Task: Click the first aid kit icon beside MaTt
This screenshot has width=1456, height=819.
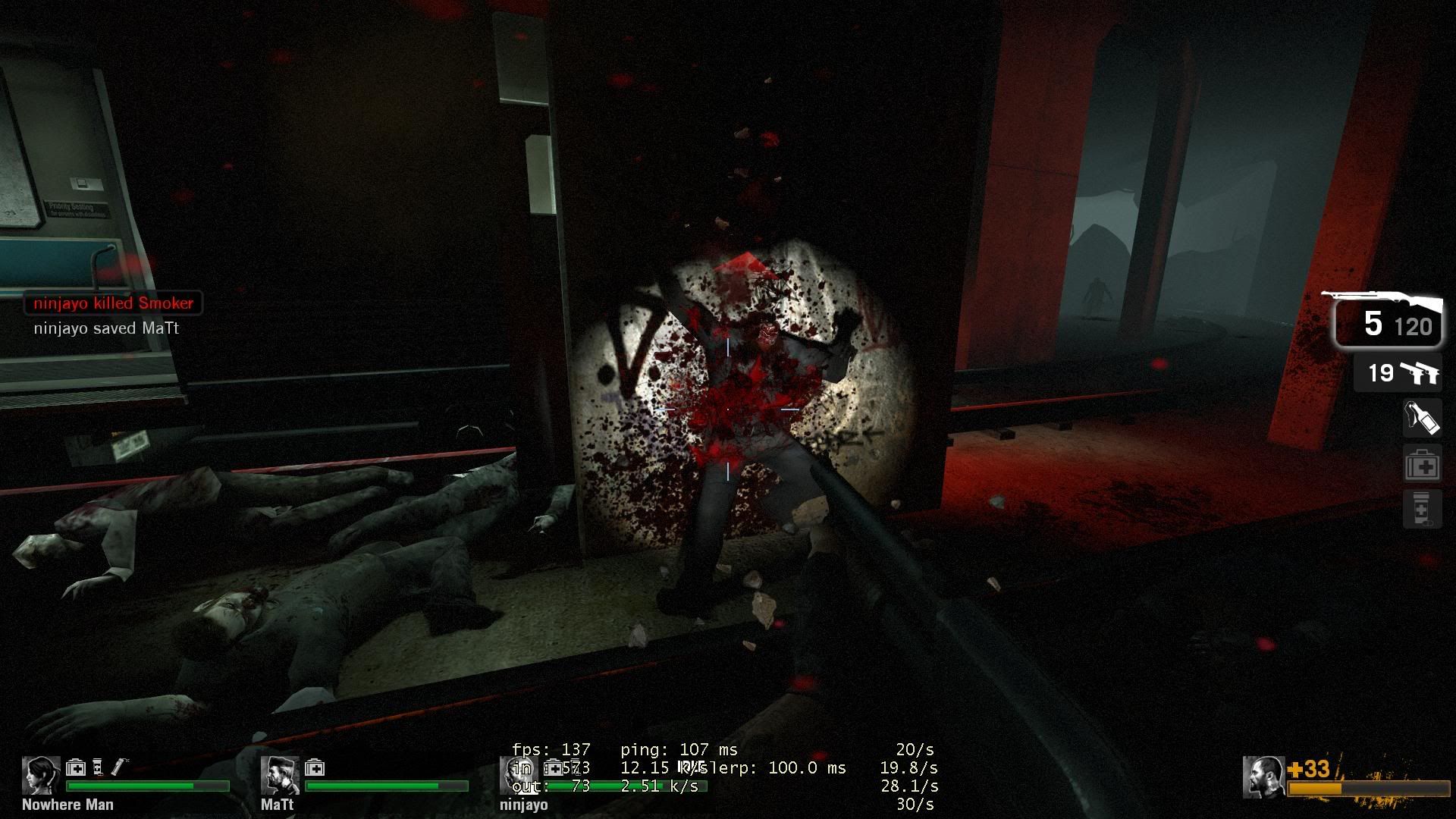Action: click(315, 768)
